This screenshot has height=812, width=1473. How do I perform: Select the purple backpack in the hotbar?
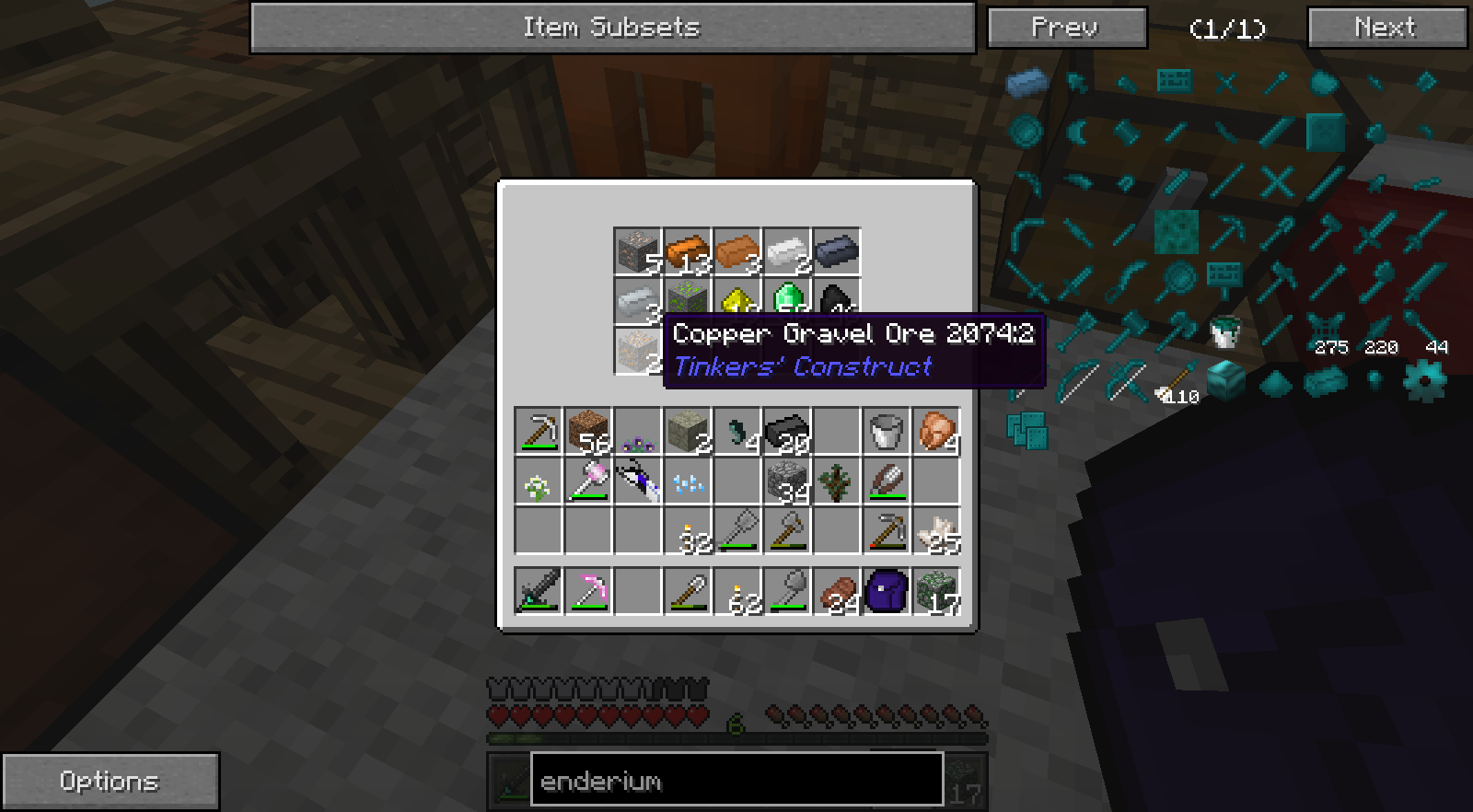[x=886, y=590]
